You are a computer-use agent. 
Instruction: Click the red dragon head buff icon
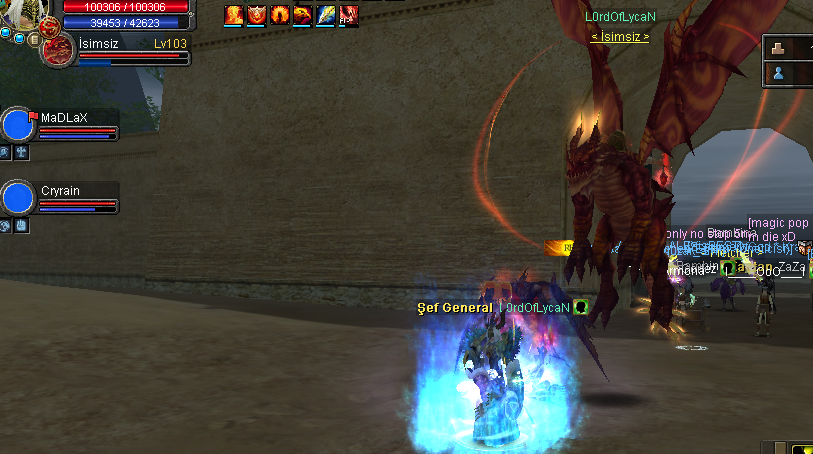pos(303,15)
